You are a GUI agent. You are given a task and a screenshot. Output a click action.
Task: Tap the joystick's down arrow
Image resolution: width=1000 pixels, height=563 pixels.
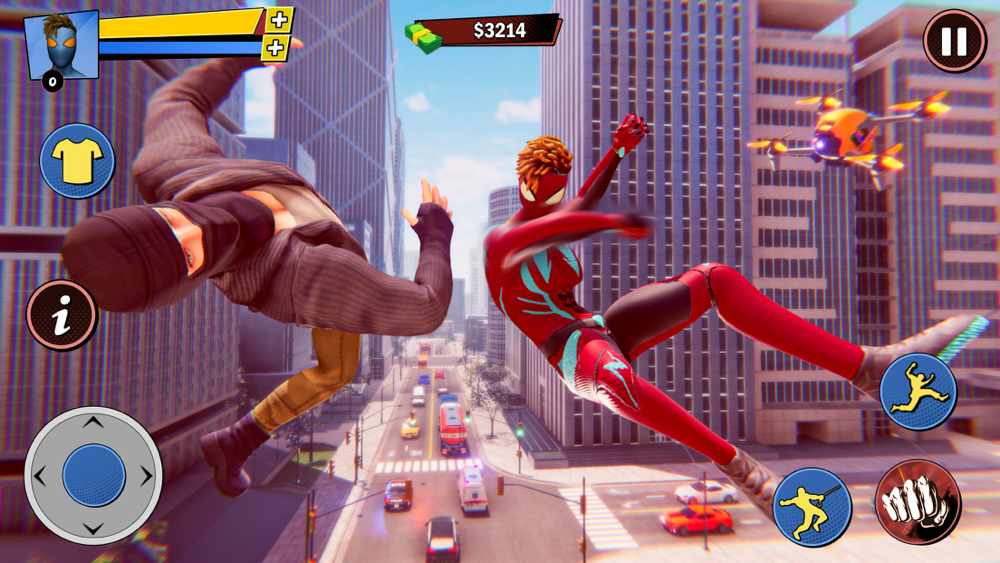92,527
